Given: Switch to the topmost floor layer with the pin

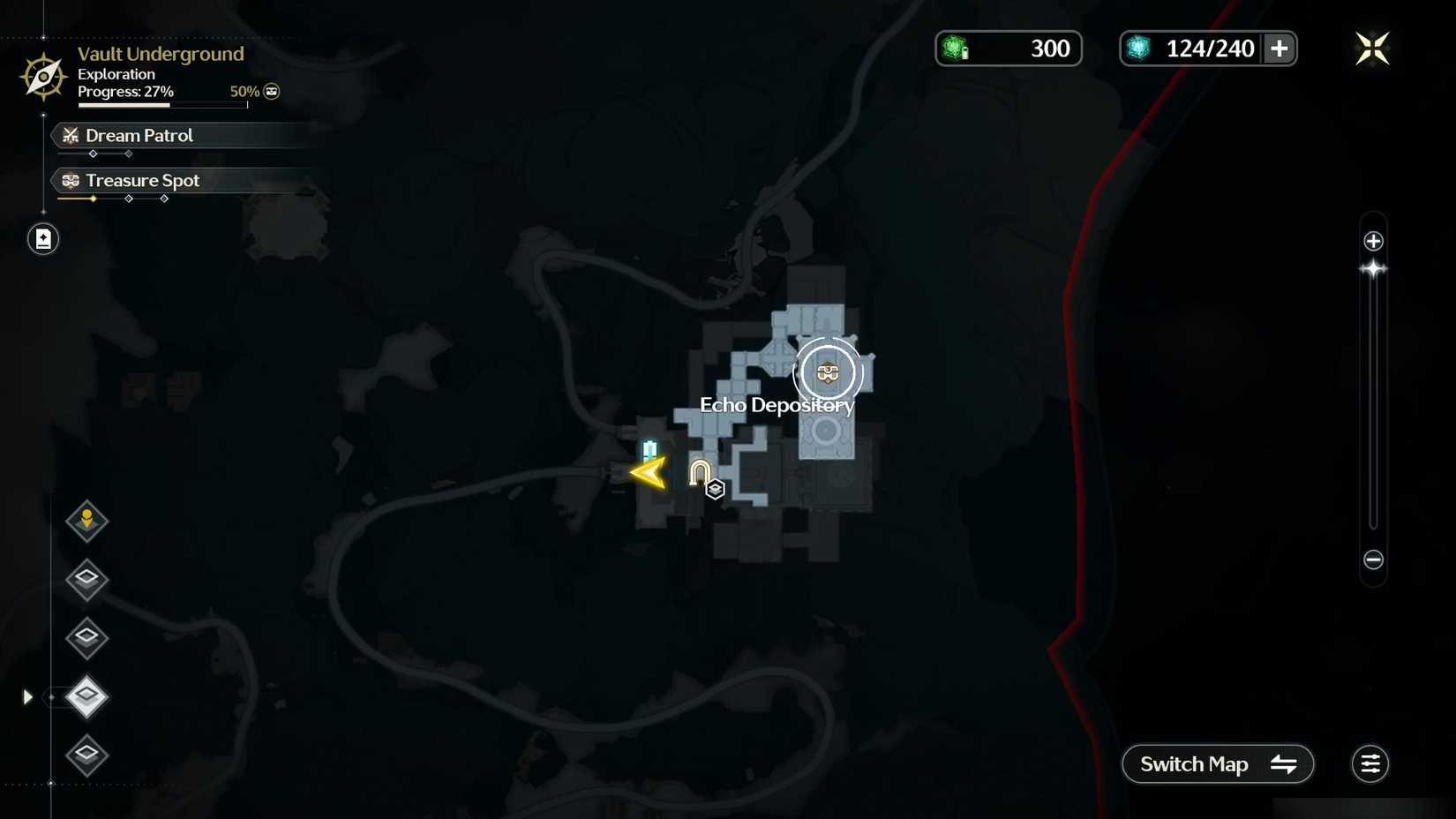Looking at the screenshot, I should (x=86, y=521).
